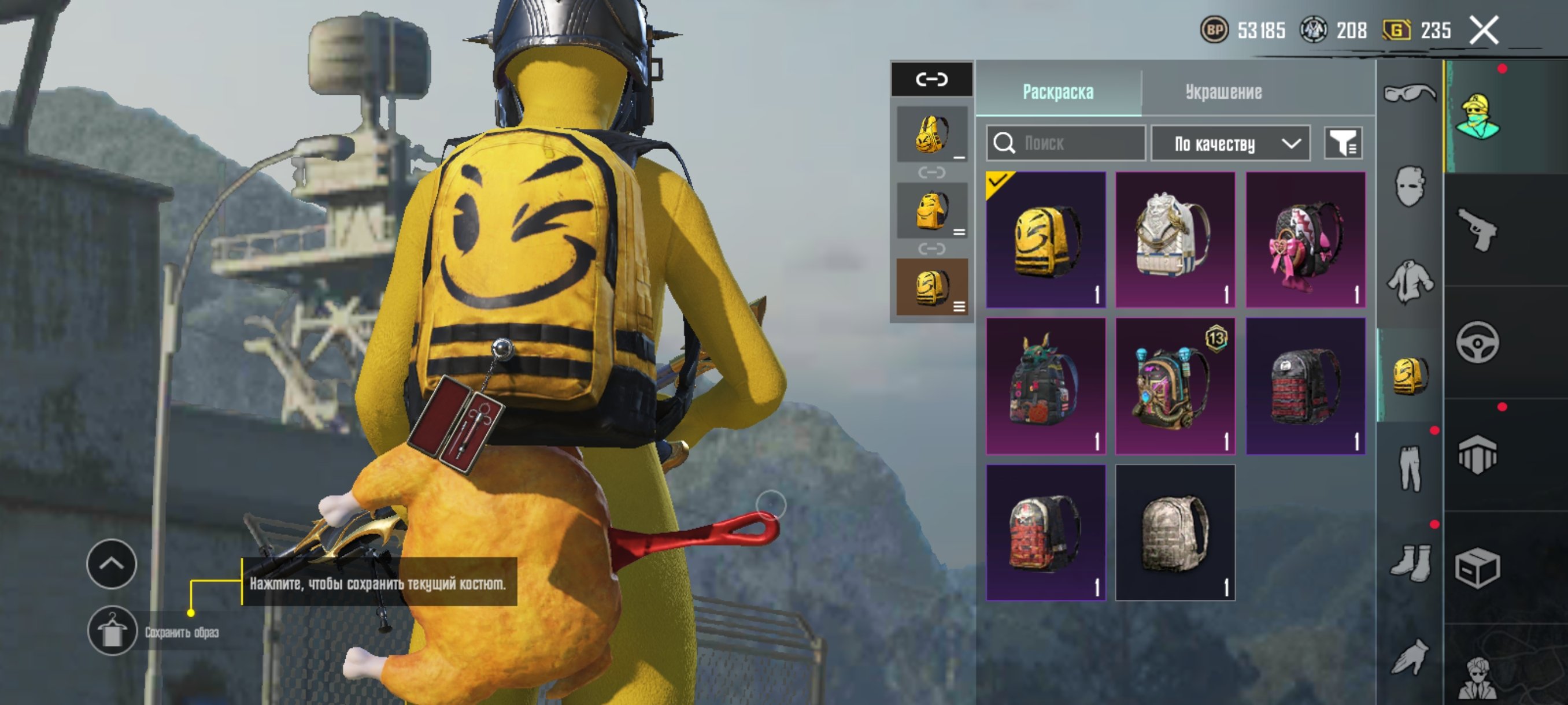Click the Сохранить образ hanger button
The width and height of the screenshot is (1568, 705).
(112, 631)
